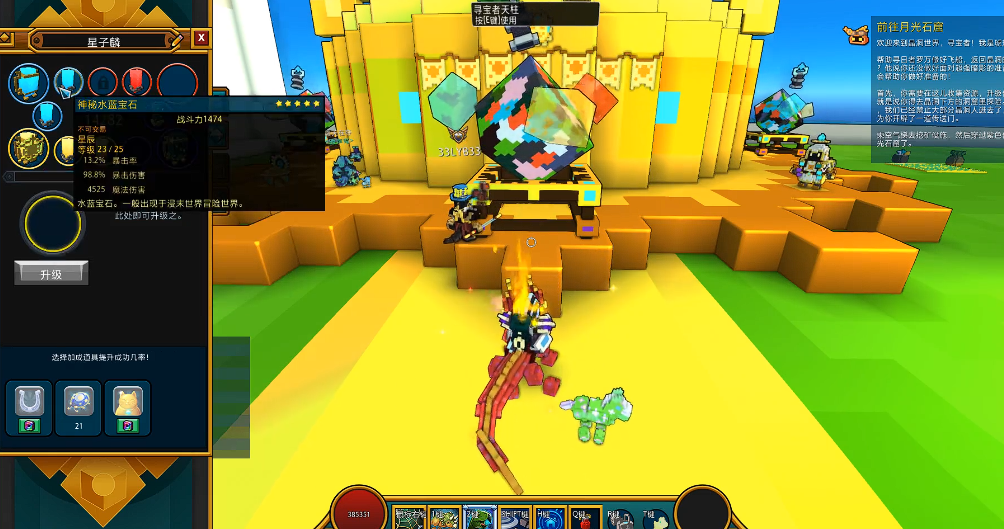Select the large cyan gem slot
Viewport: 1004px width, 529px height.
pos(28,81)
